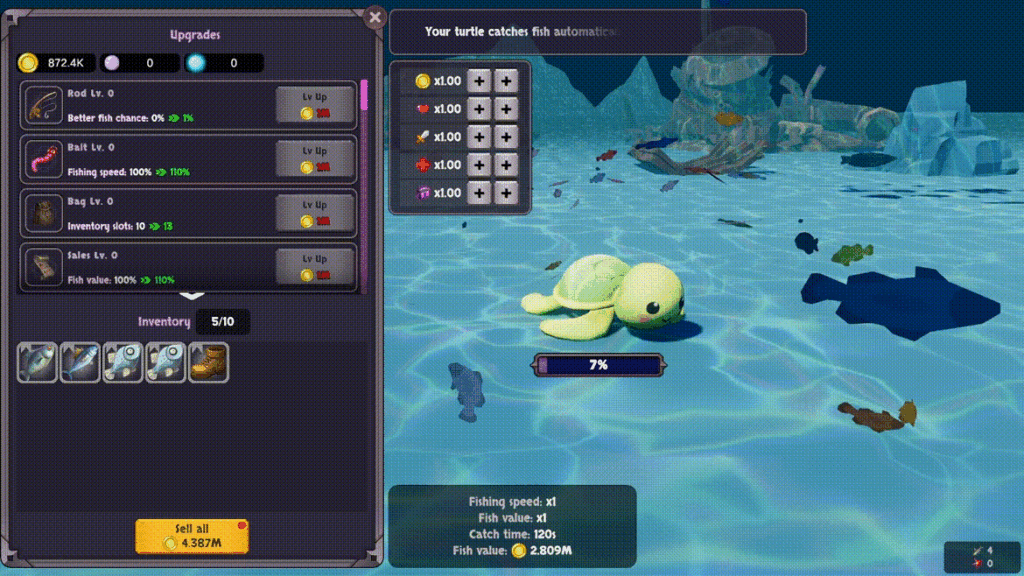Raise the red cross multiplier with the left plus

(x=480, y=165)
